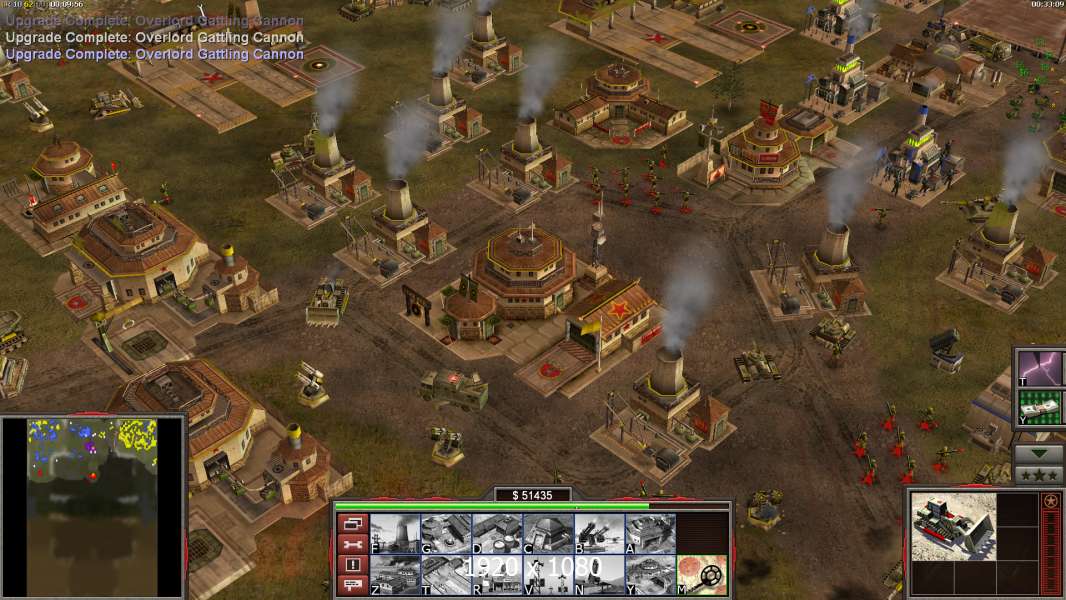Activate the mine-clearing disarm command icon

(701, 574)
